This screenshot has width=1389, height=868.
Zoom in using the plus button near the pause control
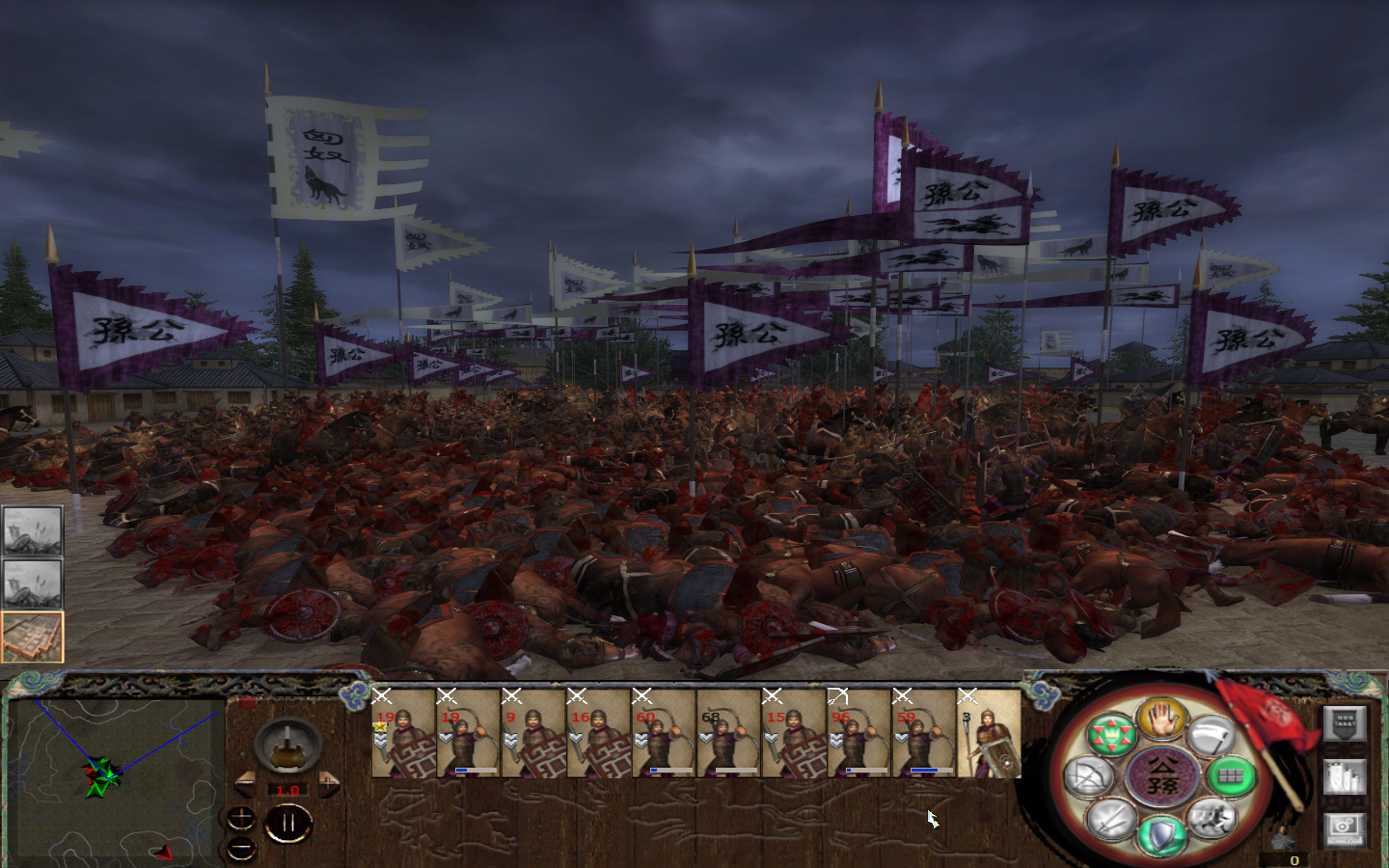point(241,818)
